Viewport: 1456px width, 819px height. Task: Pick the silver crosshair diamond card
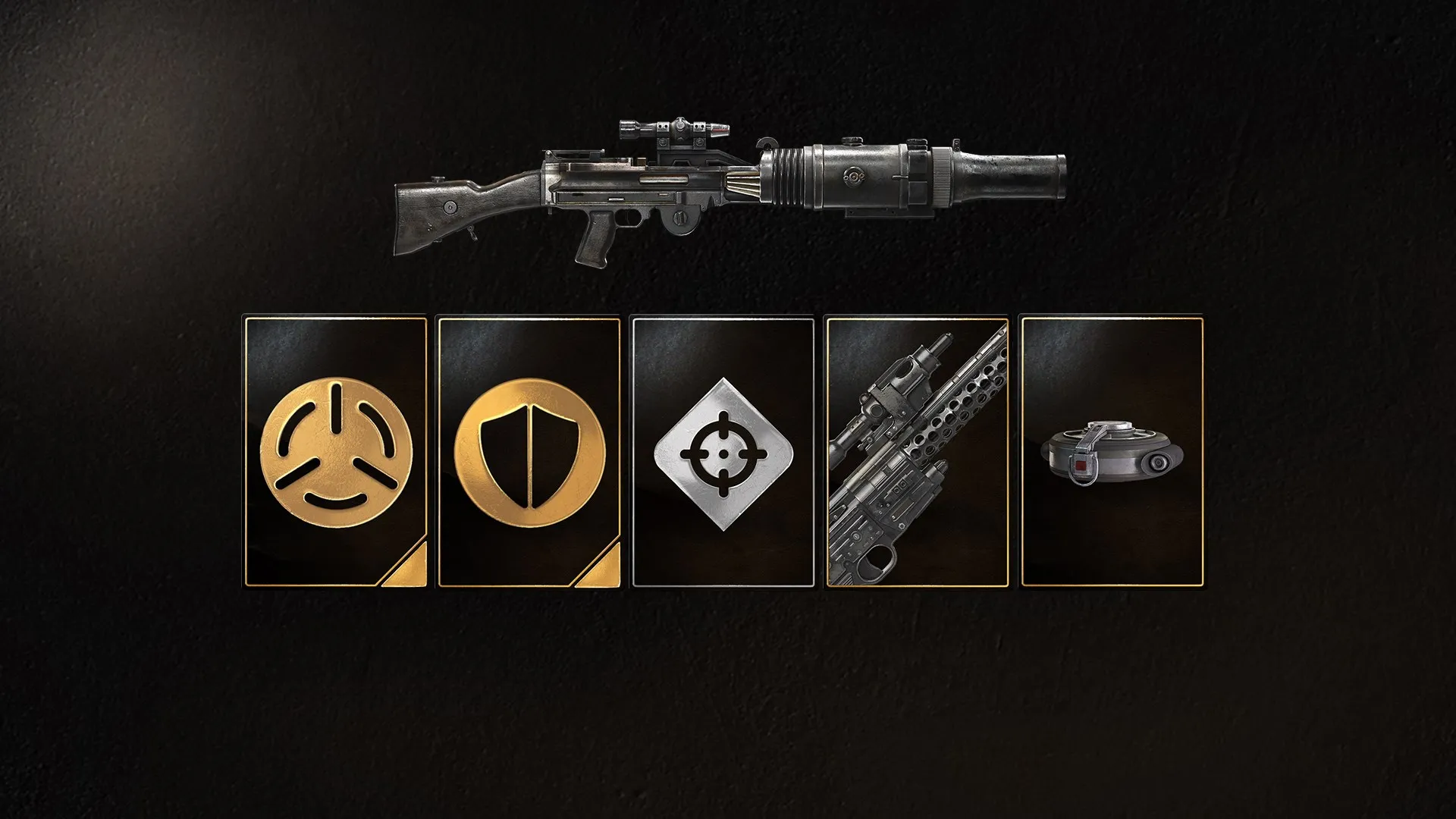tap(723, 453)
